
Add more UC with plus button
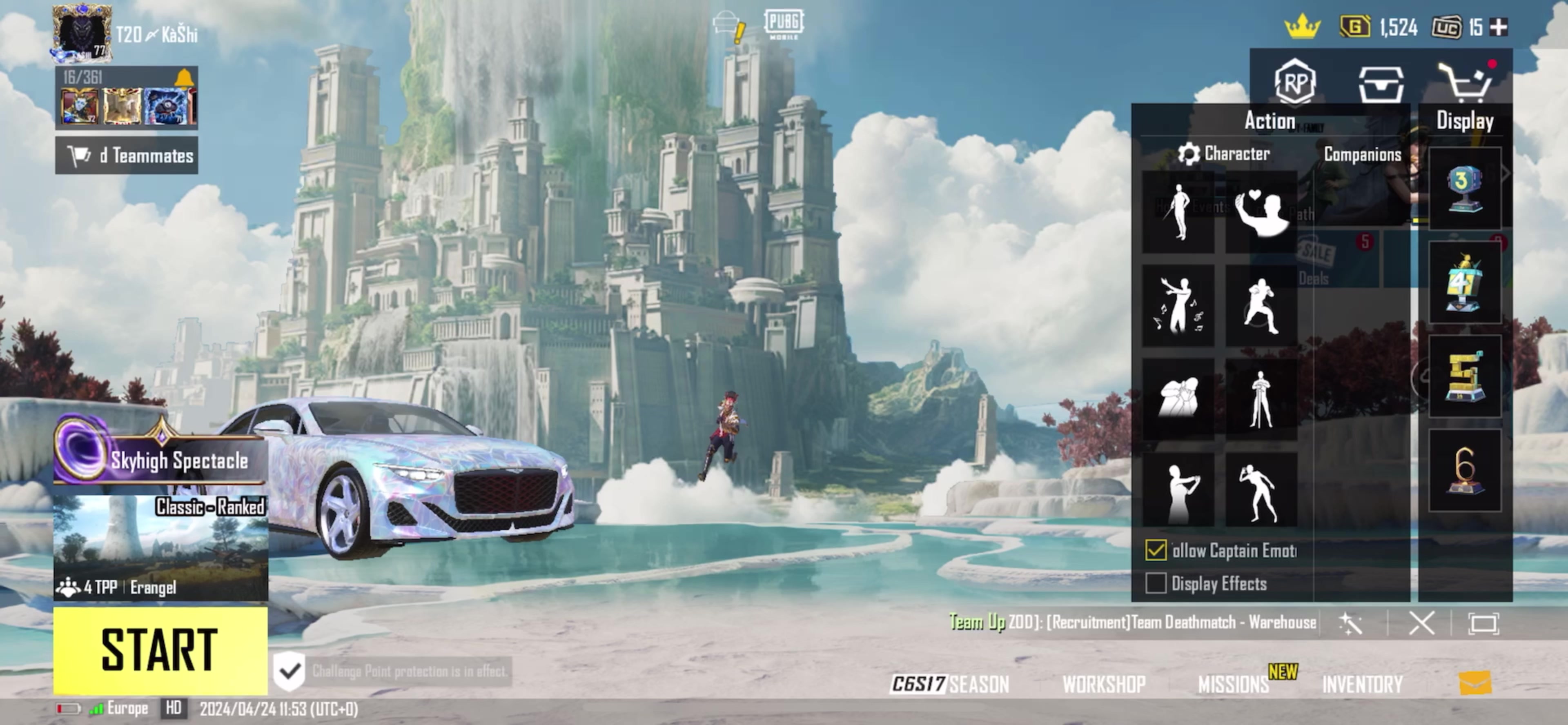pos(1498,27)
